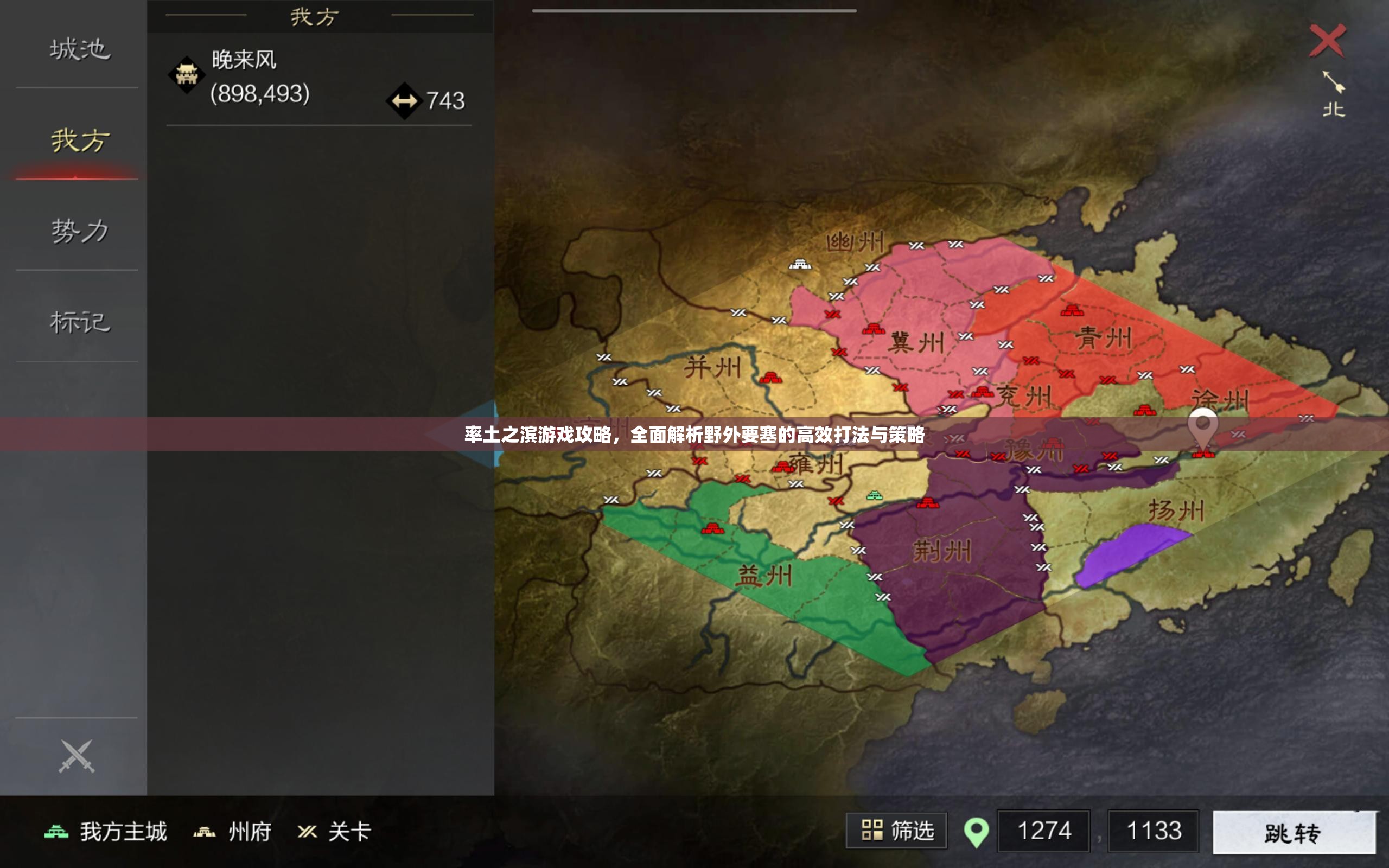This screenshot has height=868, width=1389.
Task: Collapse the side panel with blue arrow
Action: 490,434
